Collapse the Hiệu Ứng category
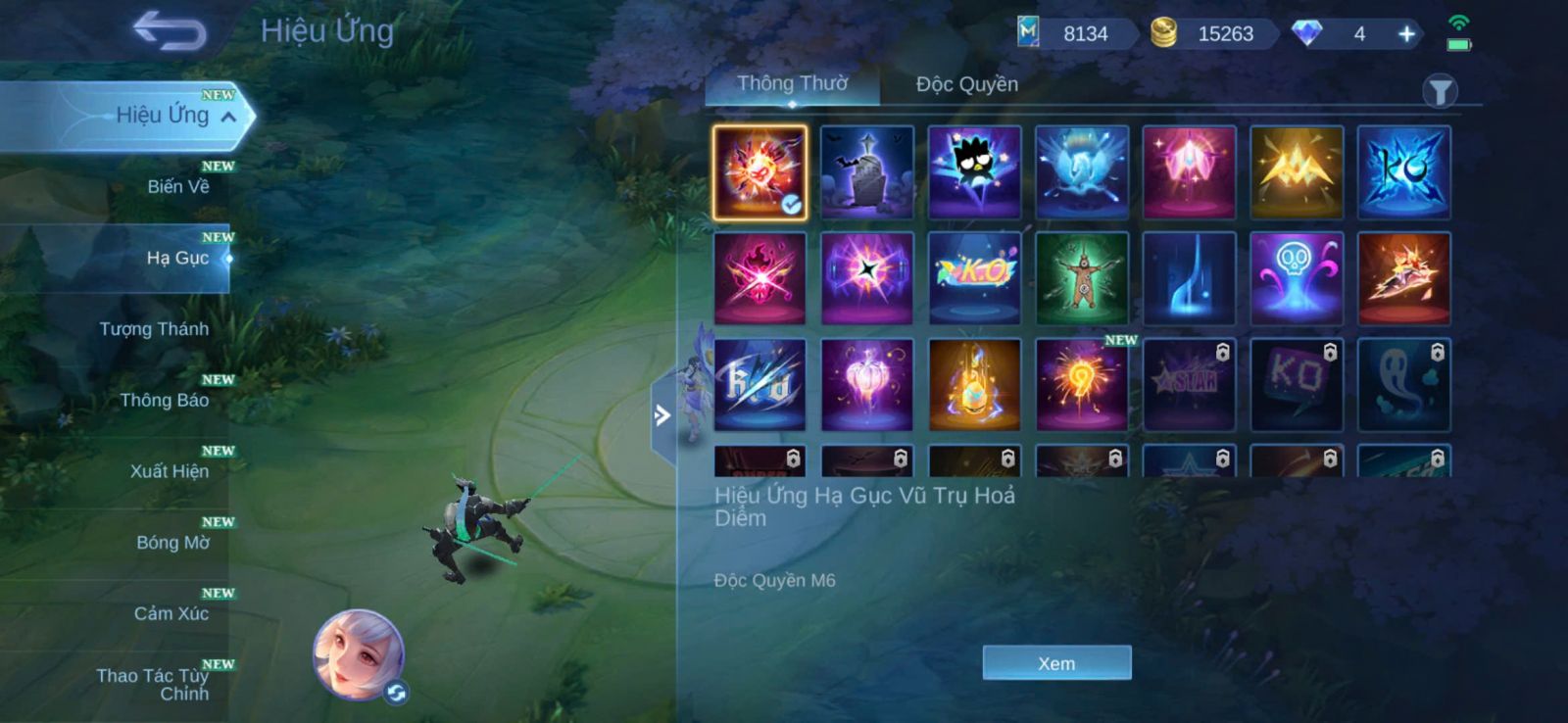 point(228,117)
